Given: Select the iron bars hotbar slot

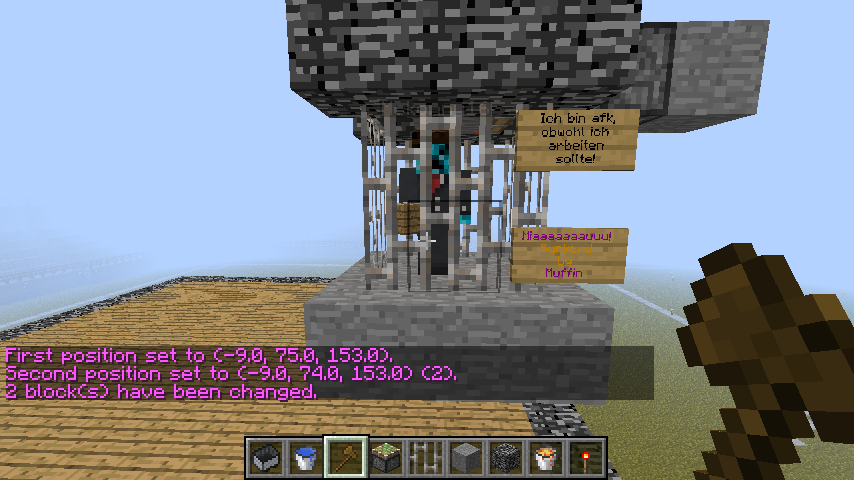Looking at the screenshot, I should pyautogui.click(x=427, y=457).
